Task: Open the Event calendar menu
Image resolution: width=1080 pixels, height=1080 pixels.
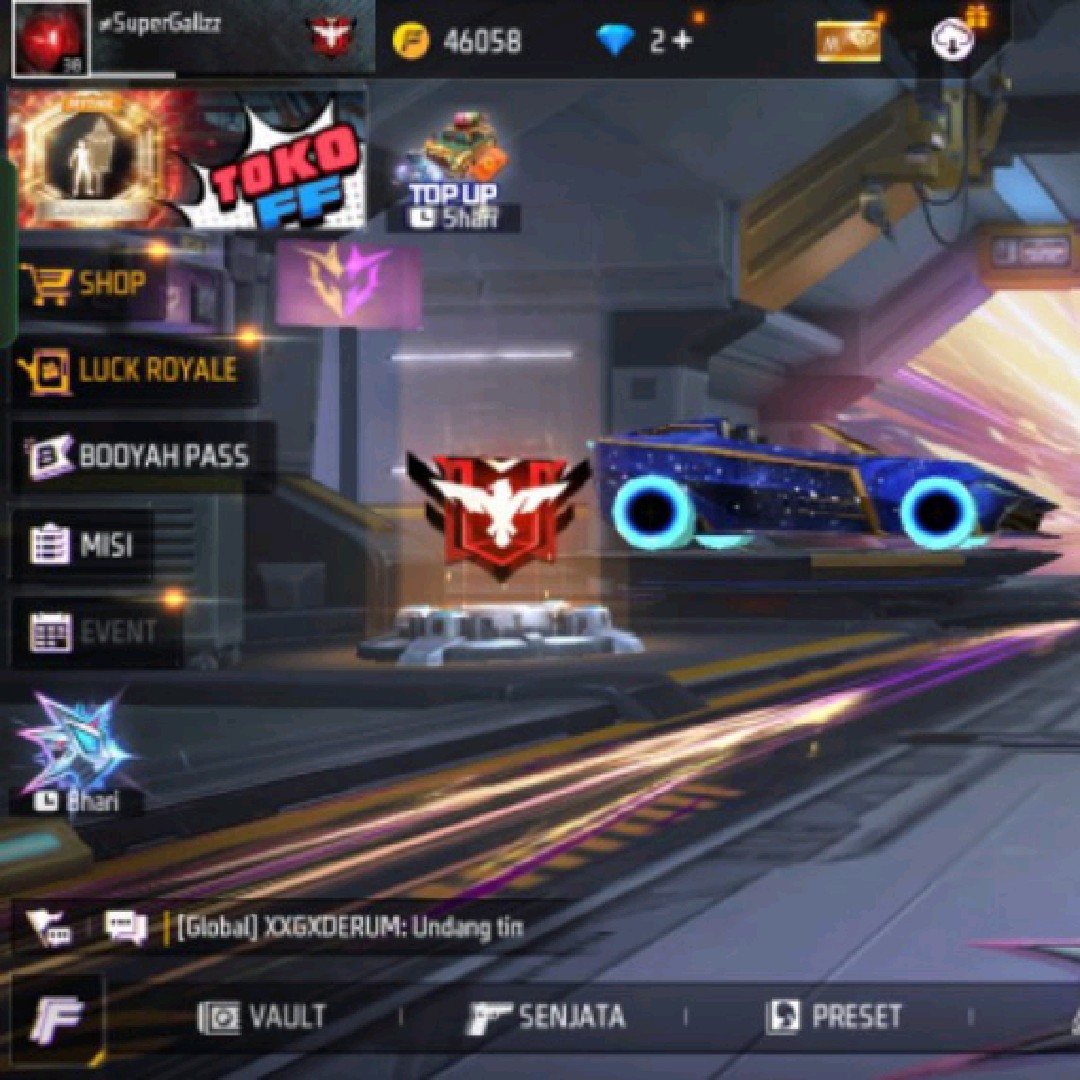Action: tap(95, 632)
